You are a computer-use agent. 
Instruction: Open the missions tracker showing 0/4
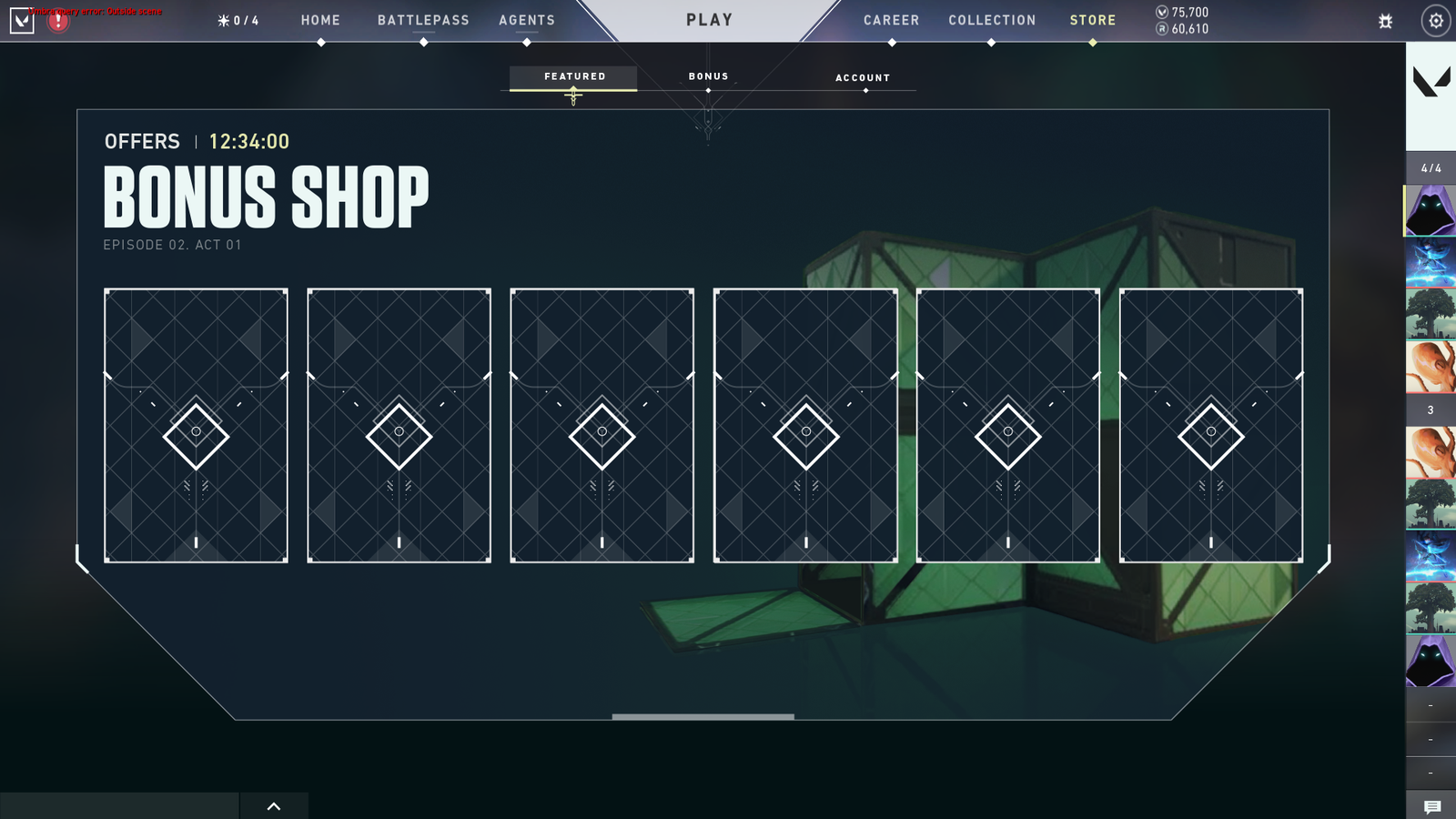pyautogui.click(x=238, y=21)
